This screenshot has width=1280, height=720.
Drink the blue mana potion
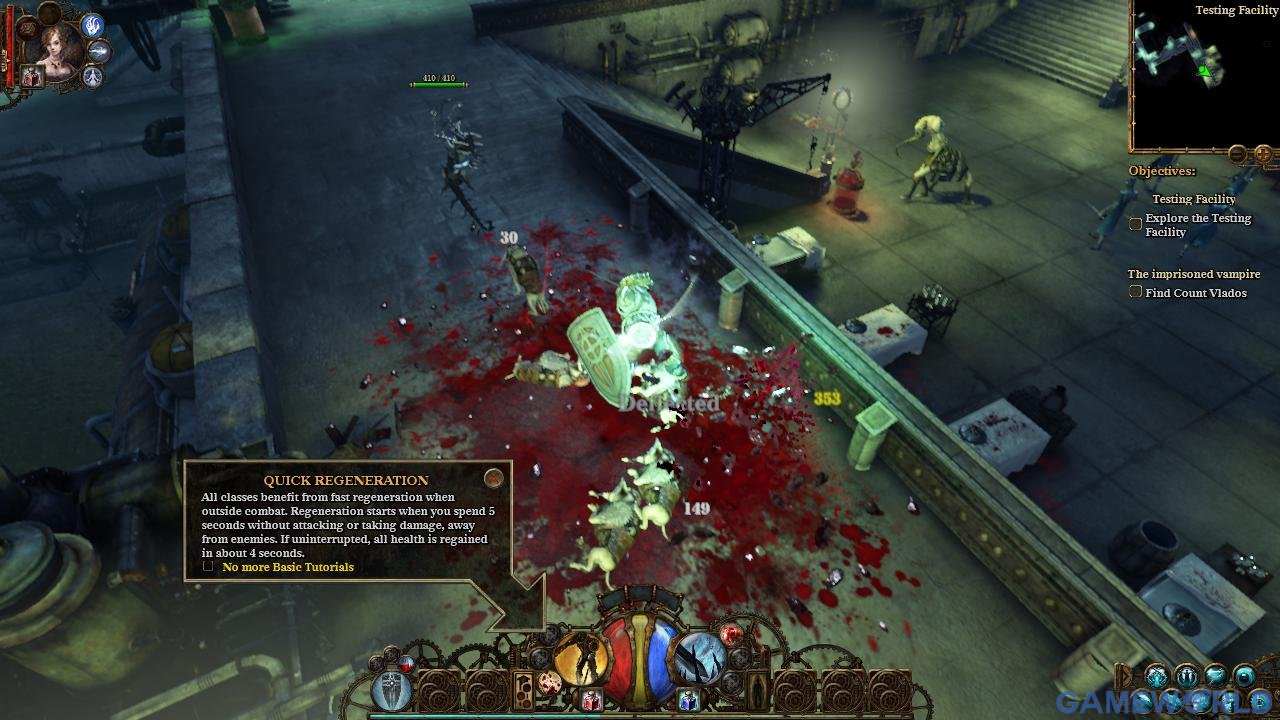pyautogui.click(x=688, y=700)
